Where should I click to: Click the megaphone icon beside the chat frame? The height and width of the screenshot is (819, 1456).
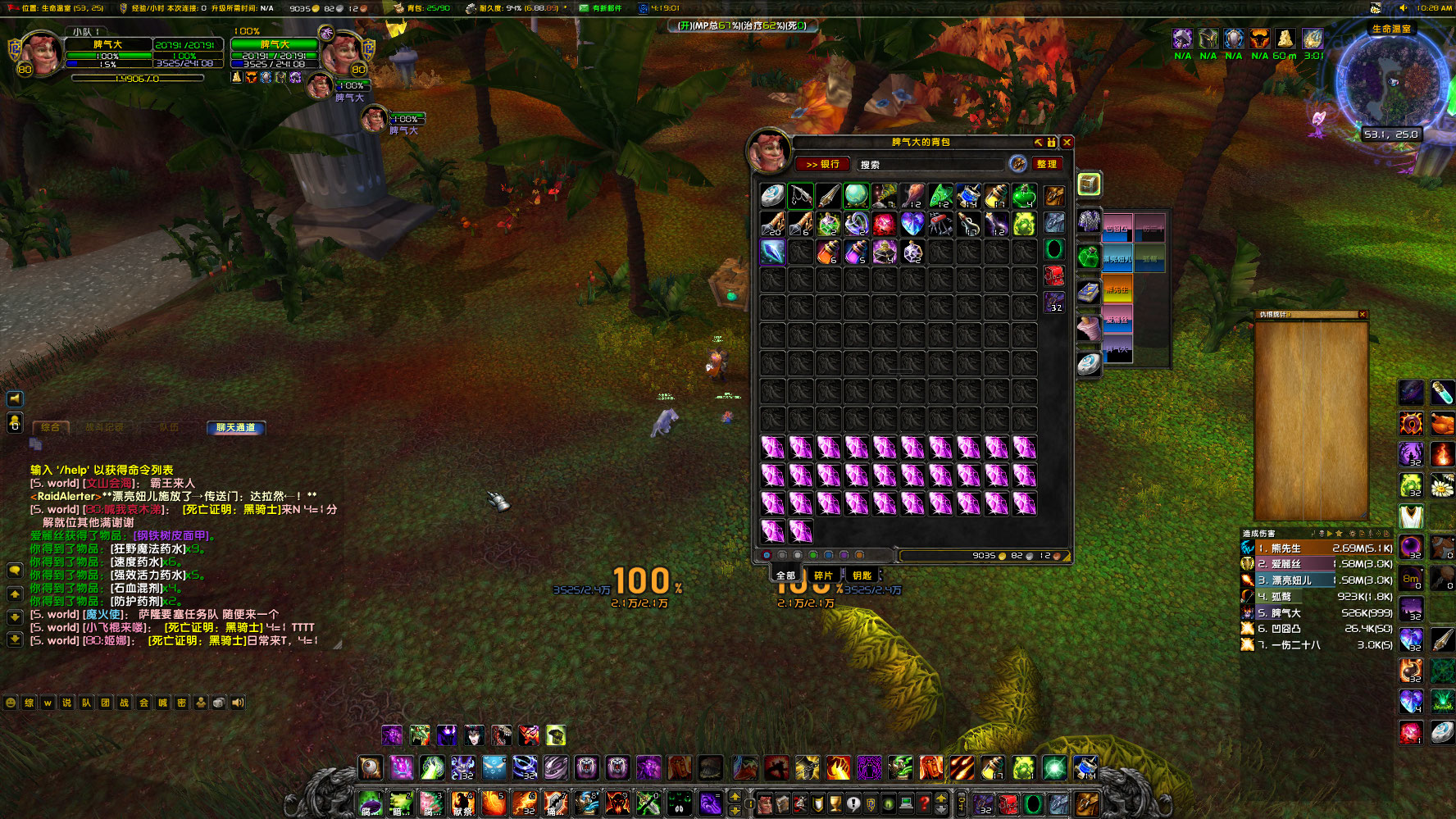point(14,400)
